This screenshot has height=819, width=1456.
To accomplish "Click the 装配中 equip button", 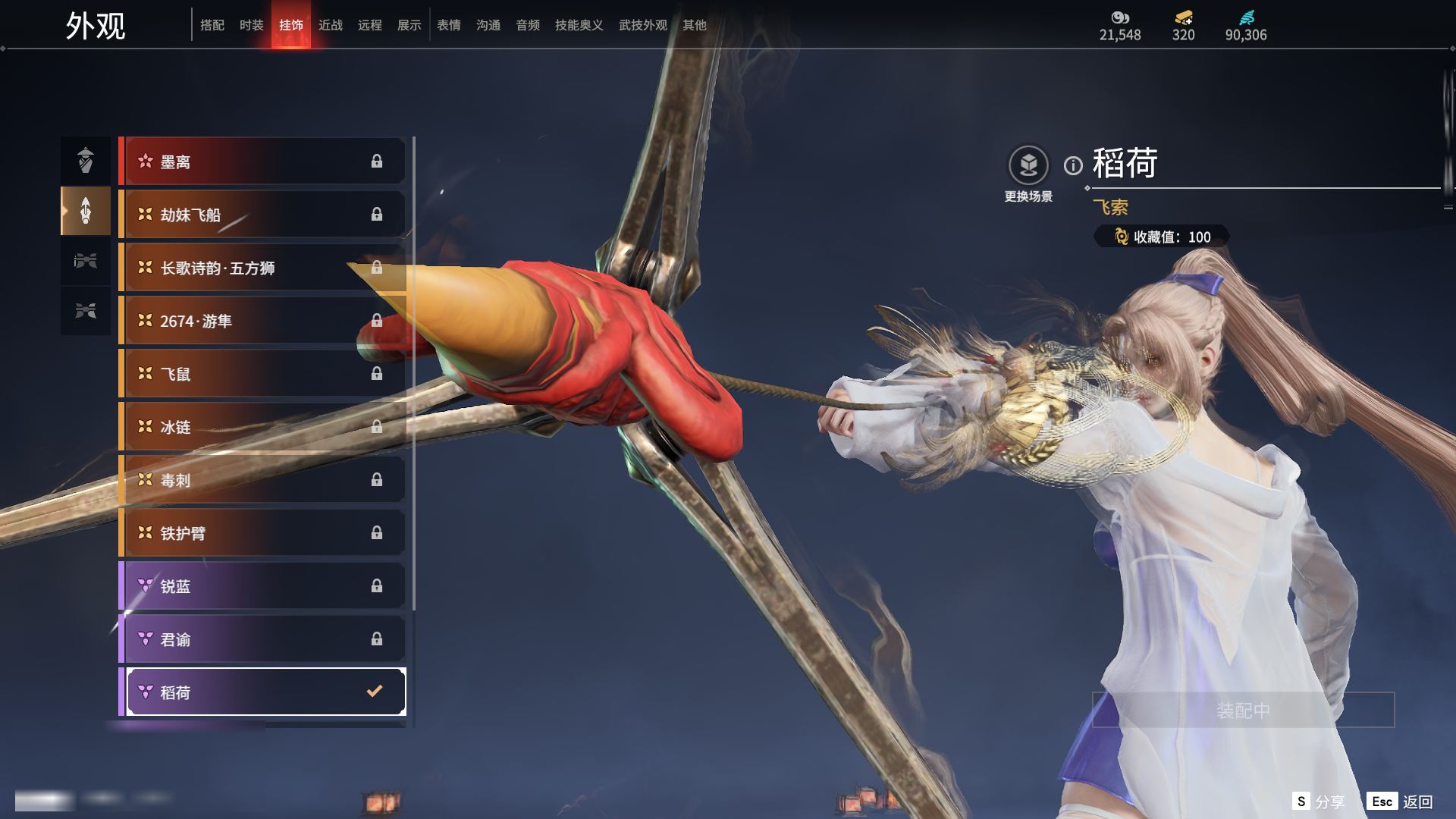I will 1243,710.
